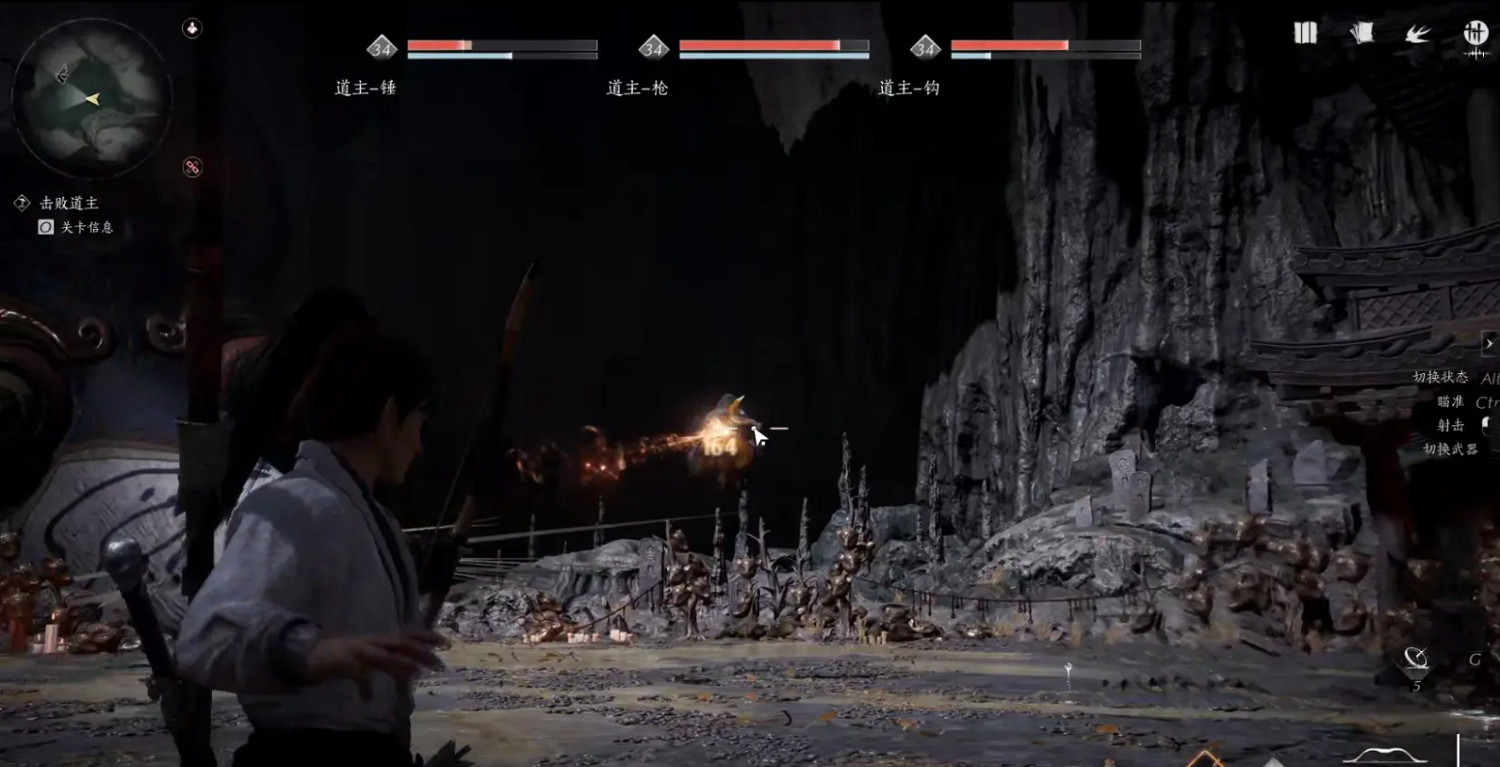Viewport: 1500px width, 767px height.
Task: Expand the level 34 diamond on 道主-锤 bar
Action: coord(380,46)
